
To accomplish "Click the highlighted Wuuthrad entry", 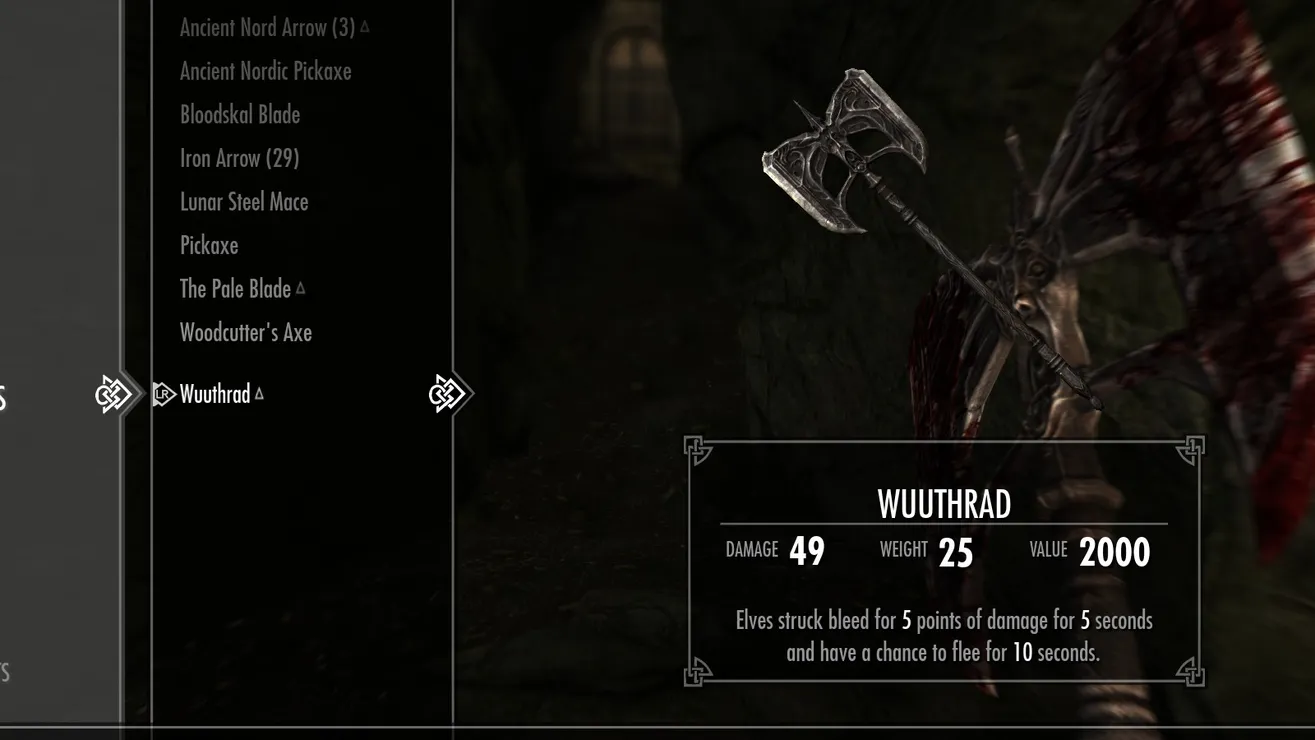I will coord(215,394).
